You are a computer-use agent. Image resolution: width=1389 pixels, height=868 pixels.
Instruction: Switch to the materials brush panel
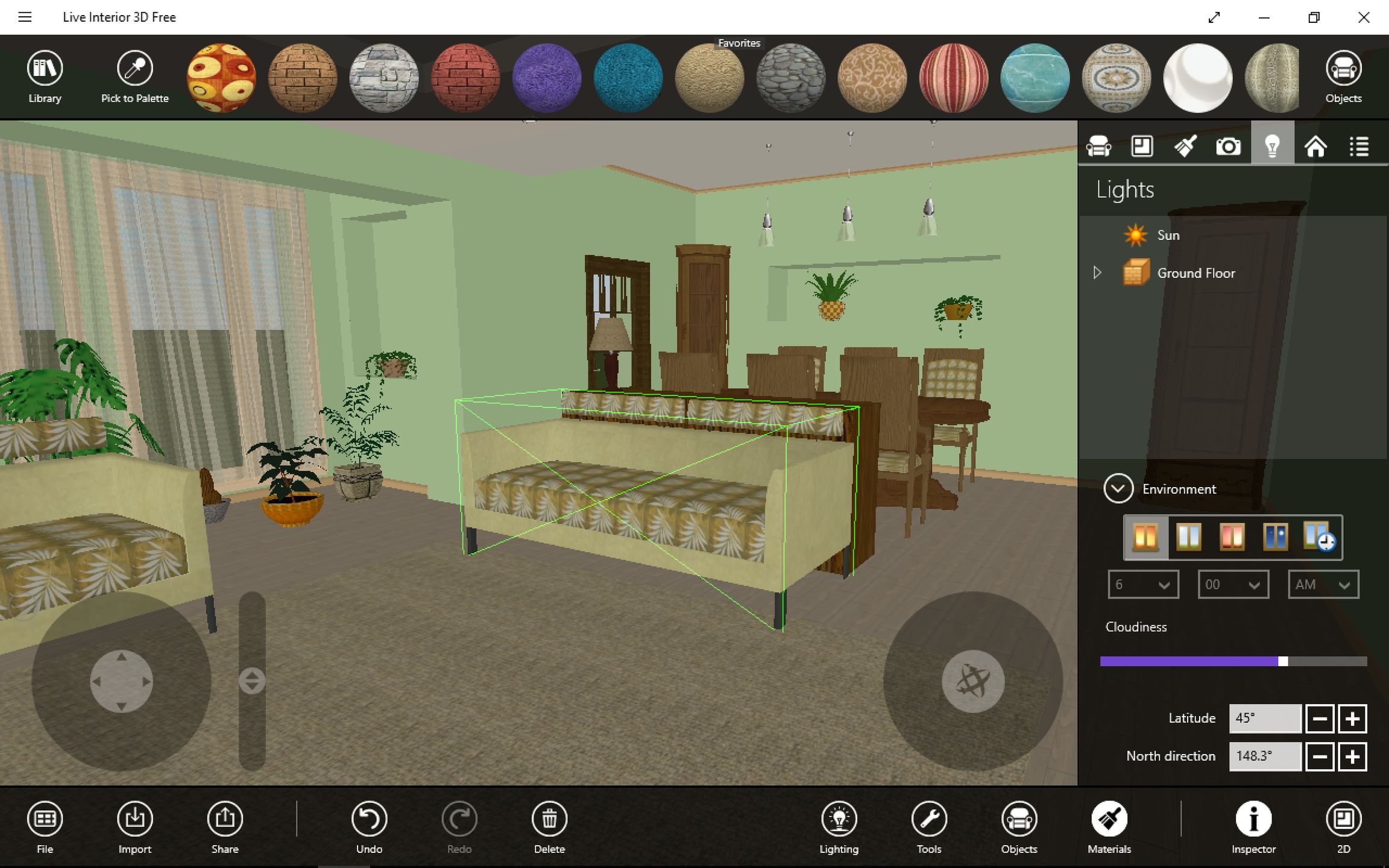1184,145
